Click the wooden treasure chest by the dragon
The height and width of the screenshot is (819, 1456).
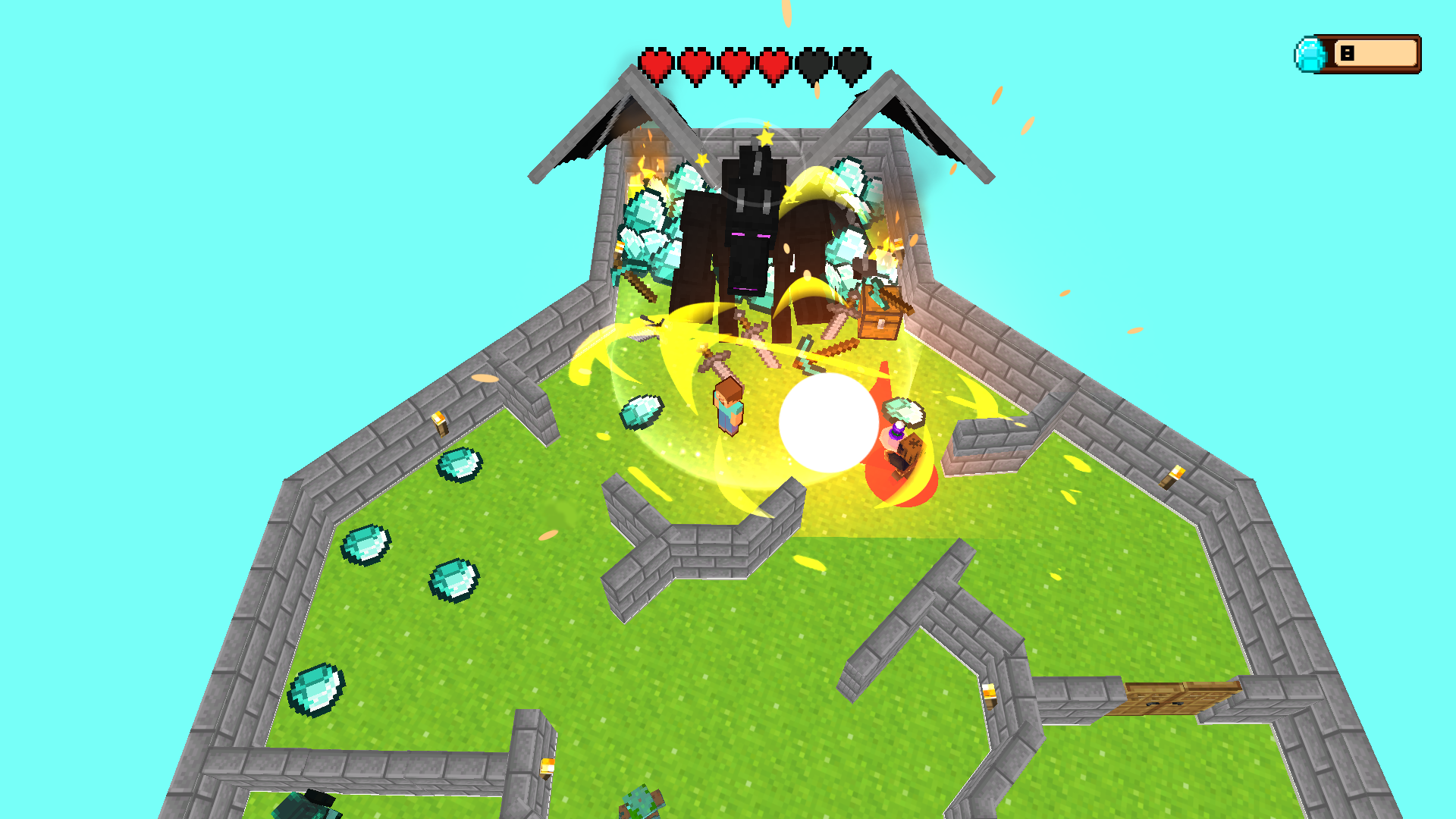tap(880, 315)
